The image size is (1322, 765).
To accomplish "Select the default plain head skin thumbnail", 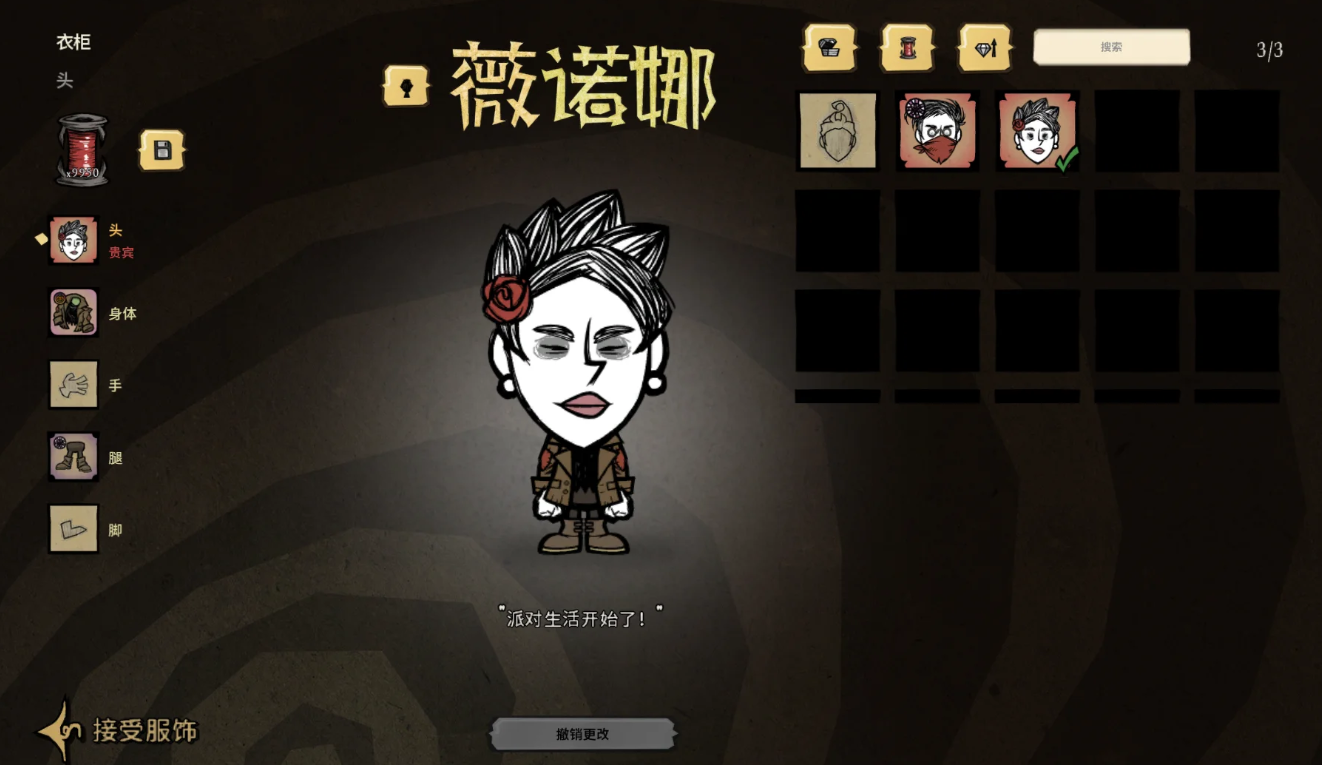I will [x=837, y=130].
